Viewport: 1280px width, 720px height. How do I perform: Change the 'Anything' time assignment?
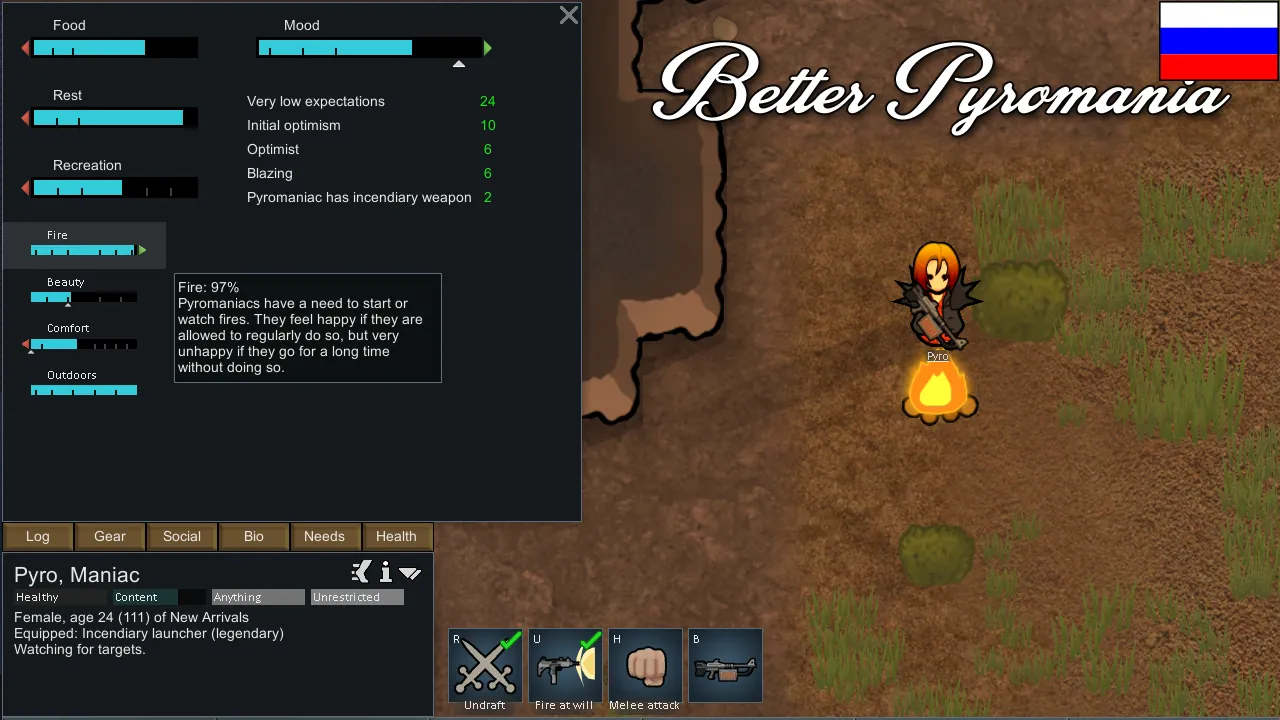point(258,597)
